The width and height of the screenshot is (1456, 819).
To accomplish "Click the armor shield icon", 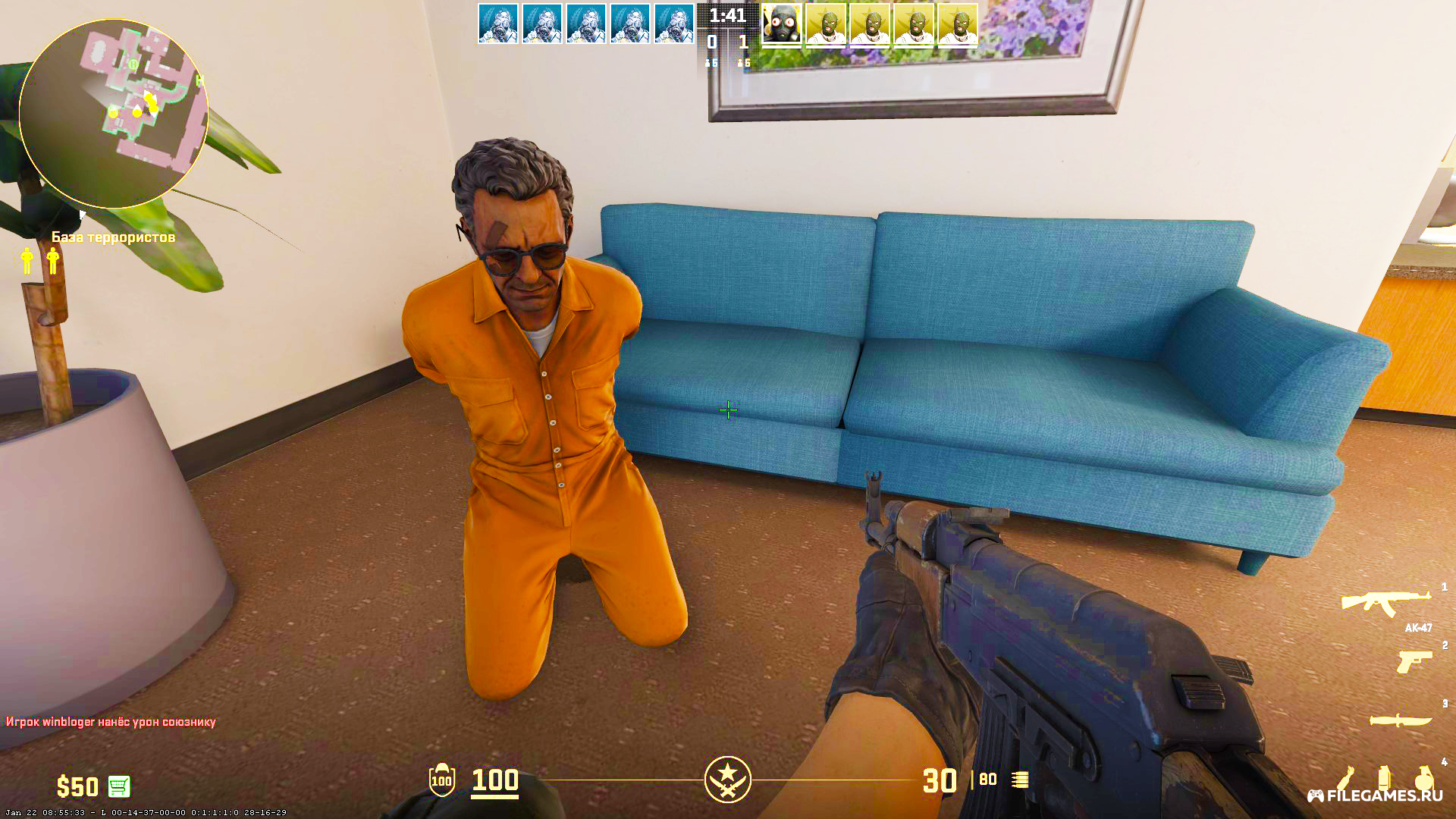I will (x=441, y=780).
